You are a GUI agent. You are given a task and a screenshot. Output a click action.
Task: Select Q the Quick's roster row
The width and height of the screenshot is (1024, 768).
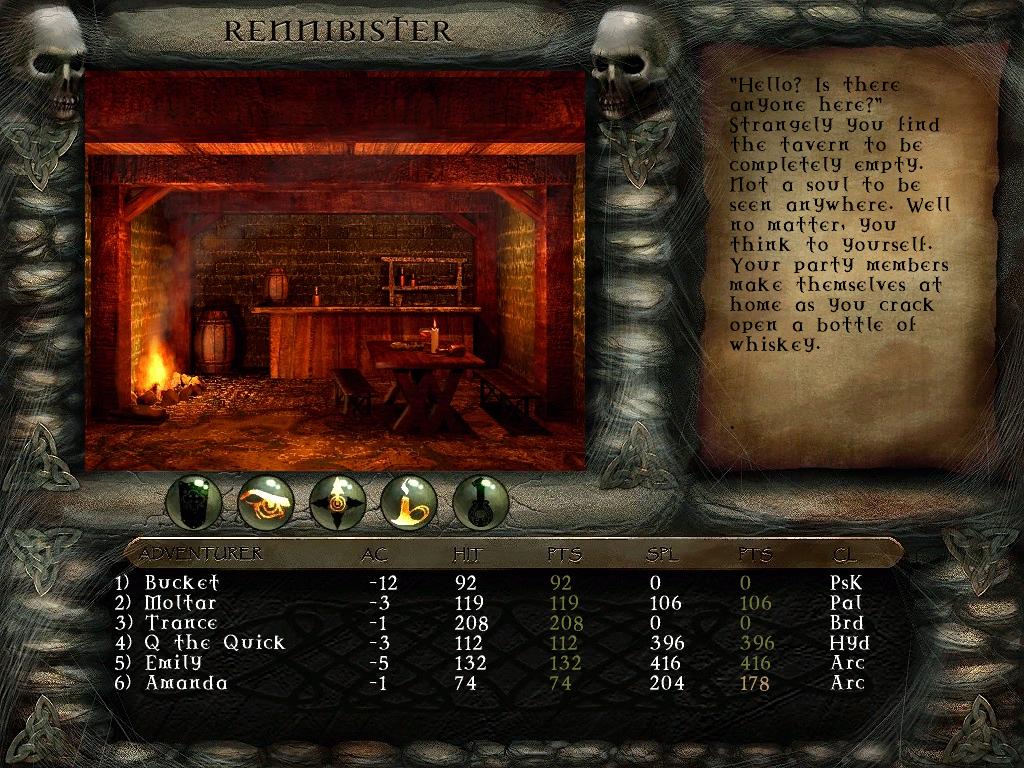coord(214,643)
